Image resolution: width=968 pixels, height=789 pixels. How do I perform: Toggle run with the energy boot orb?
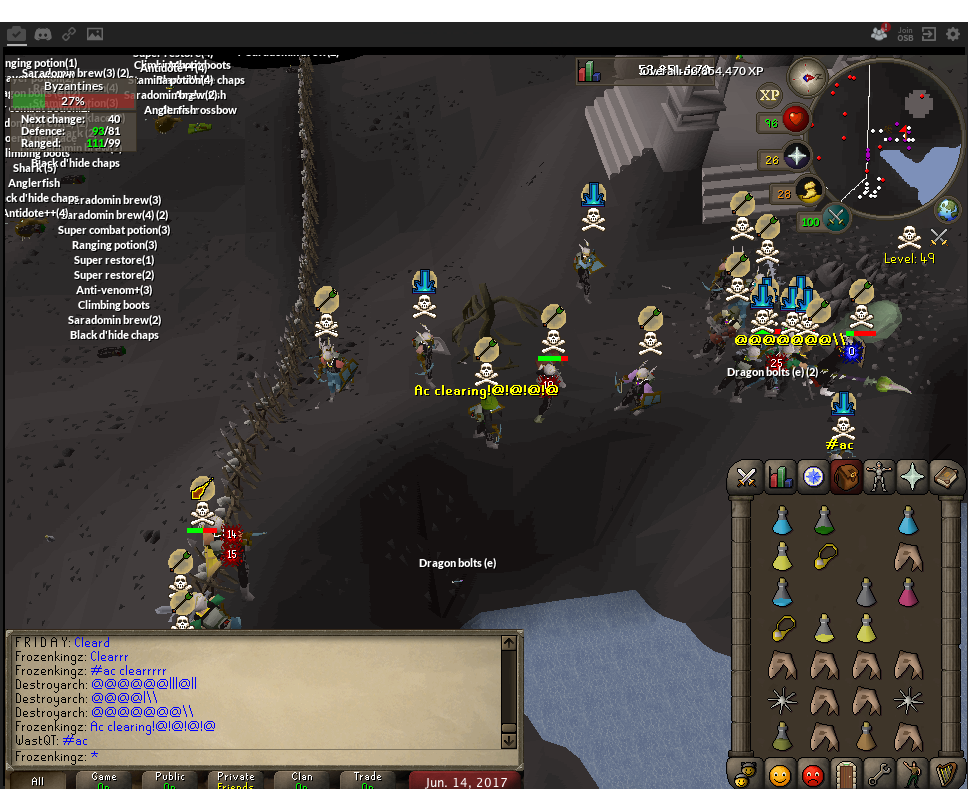click(809, 191)
